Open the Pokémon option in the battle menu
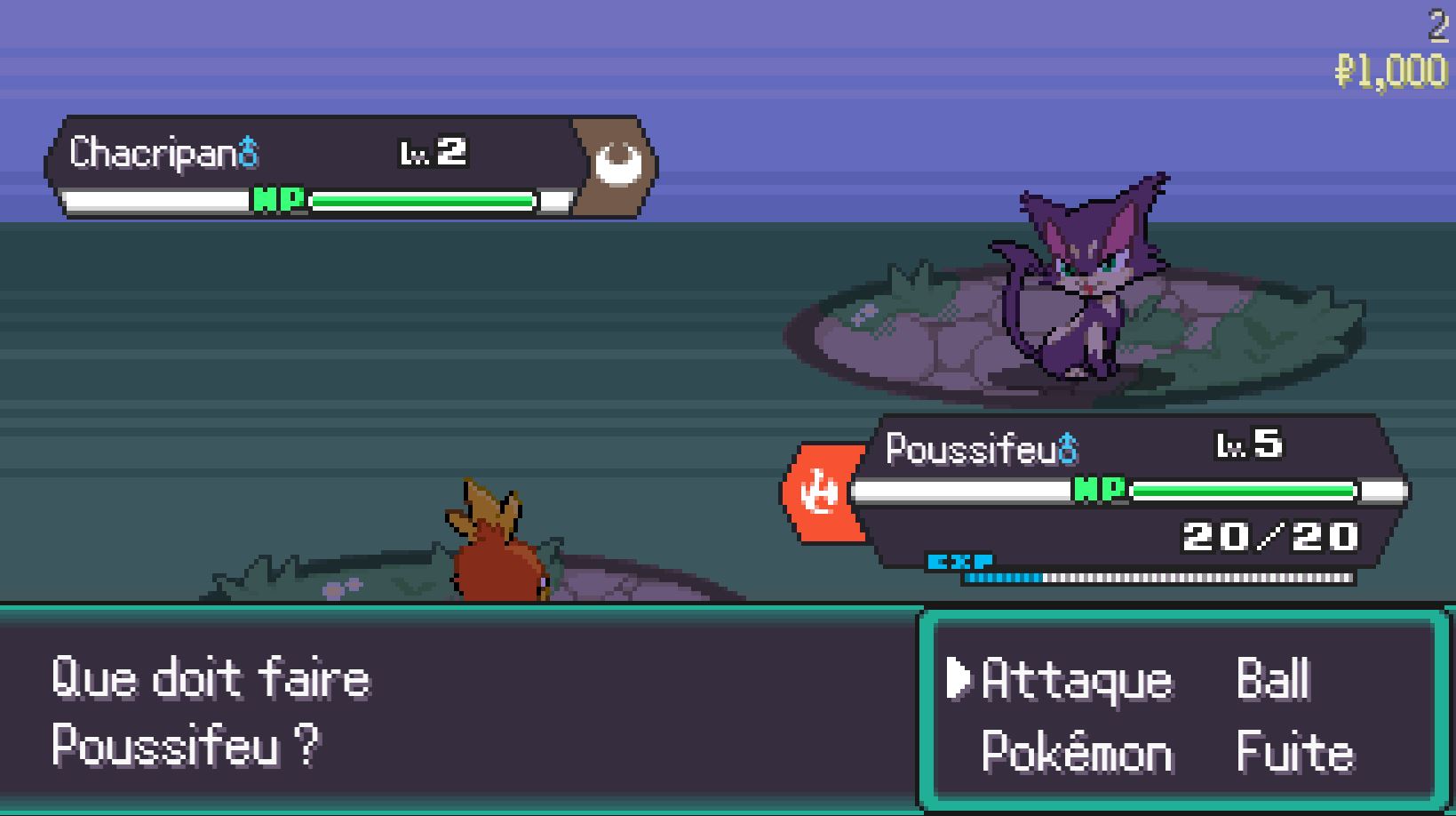1456x816 pixels. pos(1076,751)
